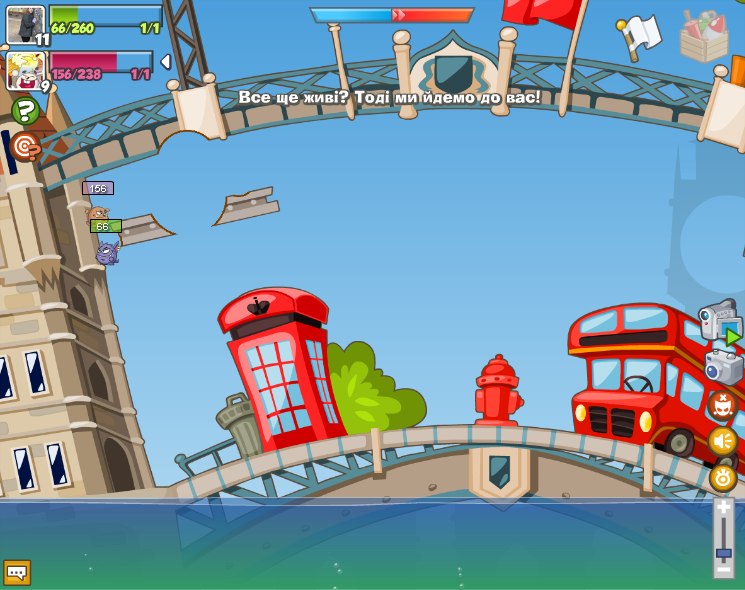Select the level 11 player portrait
Image resolution: width=745 pixels, height=590 pixels.
point(26,24)
